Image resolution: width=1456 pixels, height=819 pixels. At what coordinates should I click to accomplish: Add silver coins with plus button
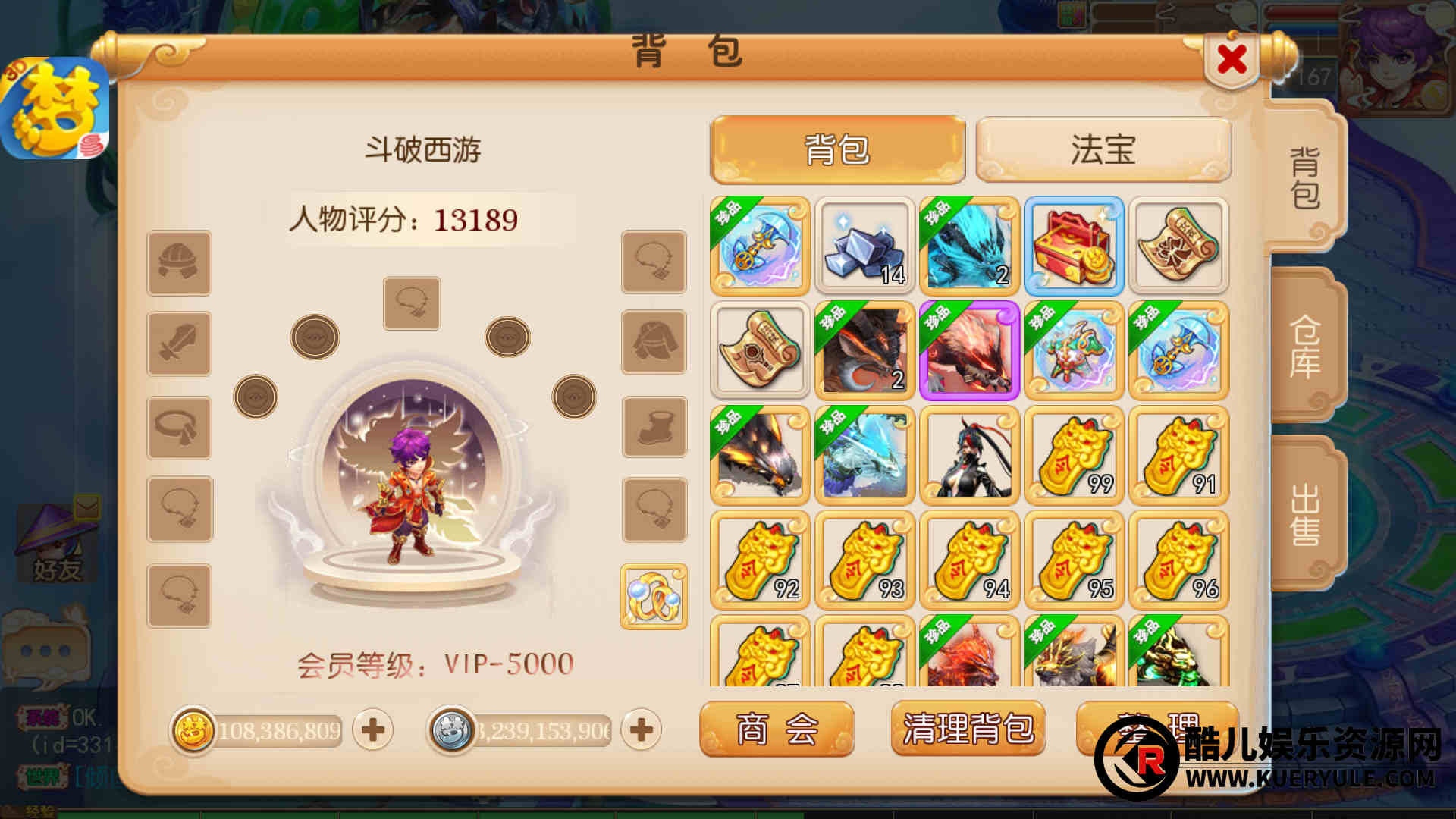(x=642, y=730)
